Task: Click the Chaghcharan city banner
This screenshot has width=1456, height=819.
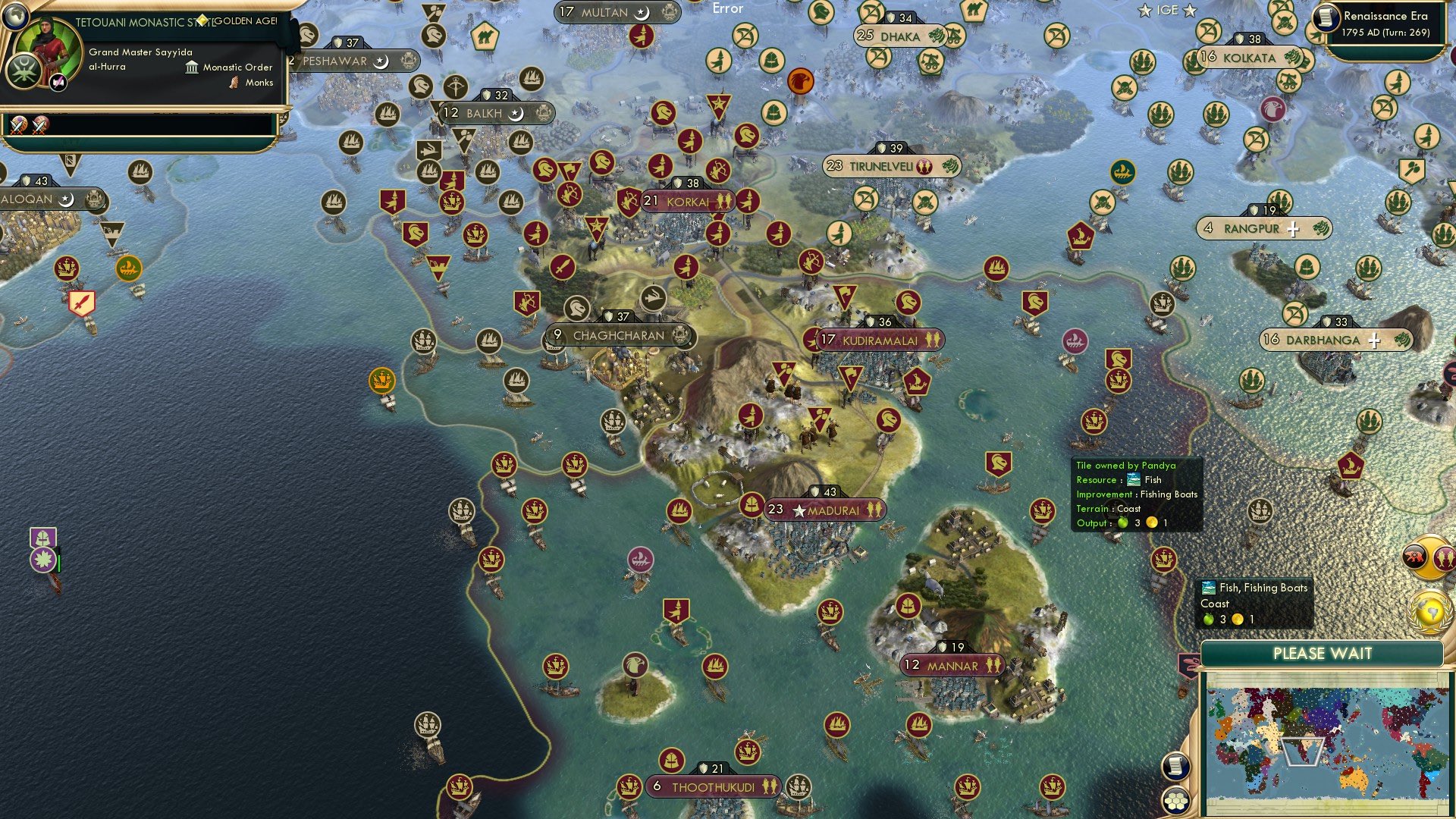Action: (618, 335)
